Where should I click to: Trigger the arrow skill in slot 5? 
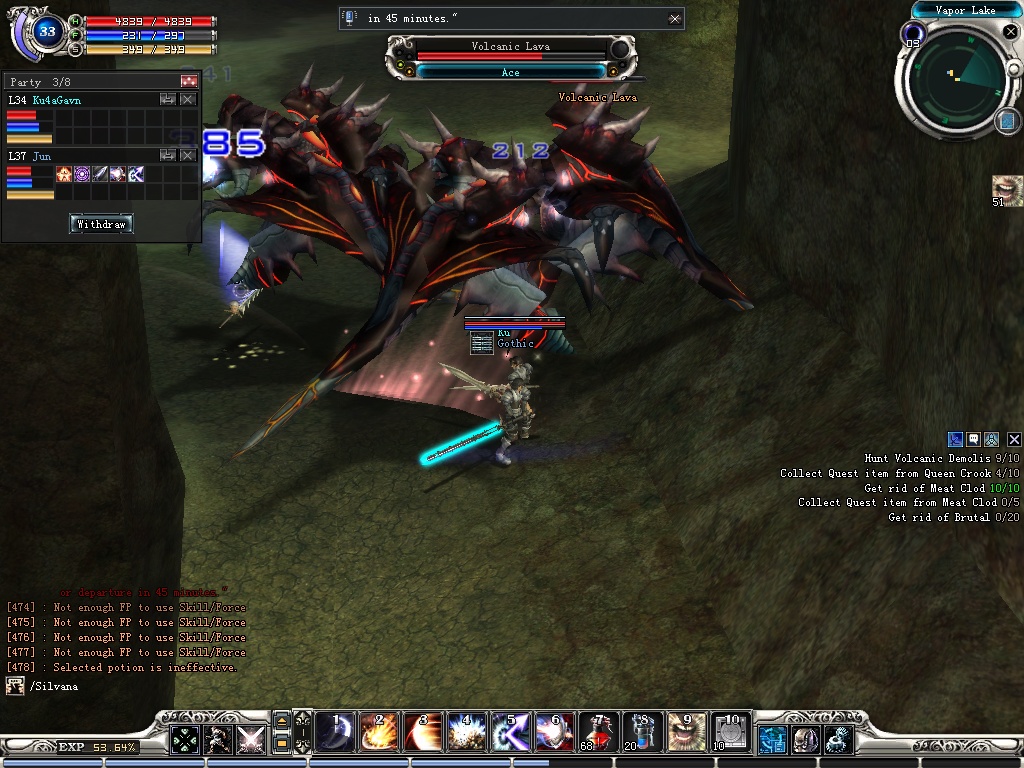pos(510,733)
